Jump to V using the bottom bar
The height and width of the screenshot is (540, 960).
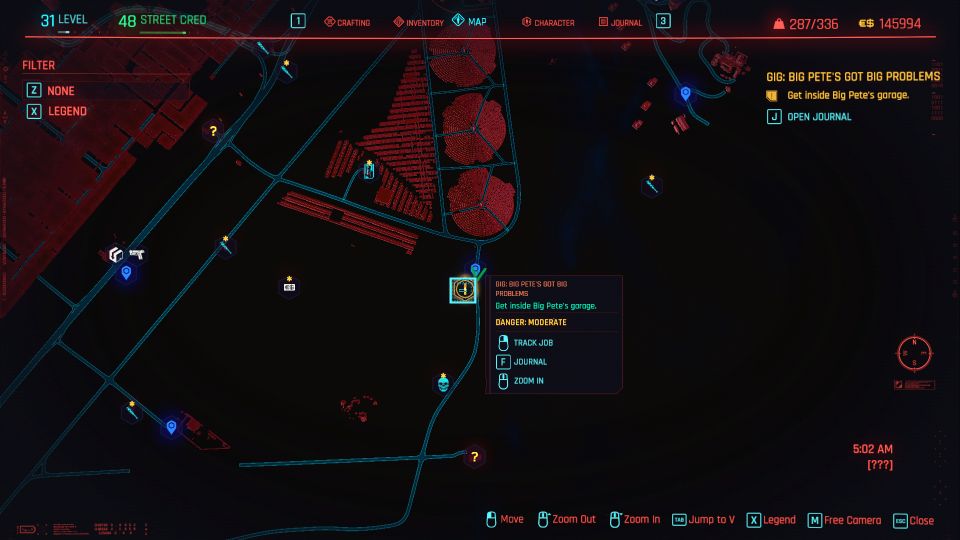(704, 520)
